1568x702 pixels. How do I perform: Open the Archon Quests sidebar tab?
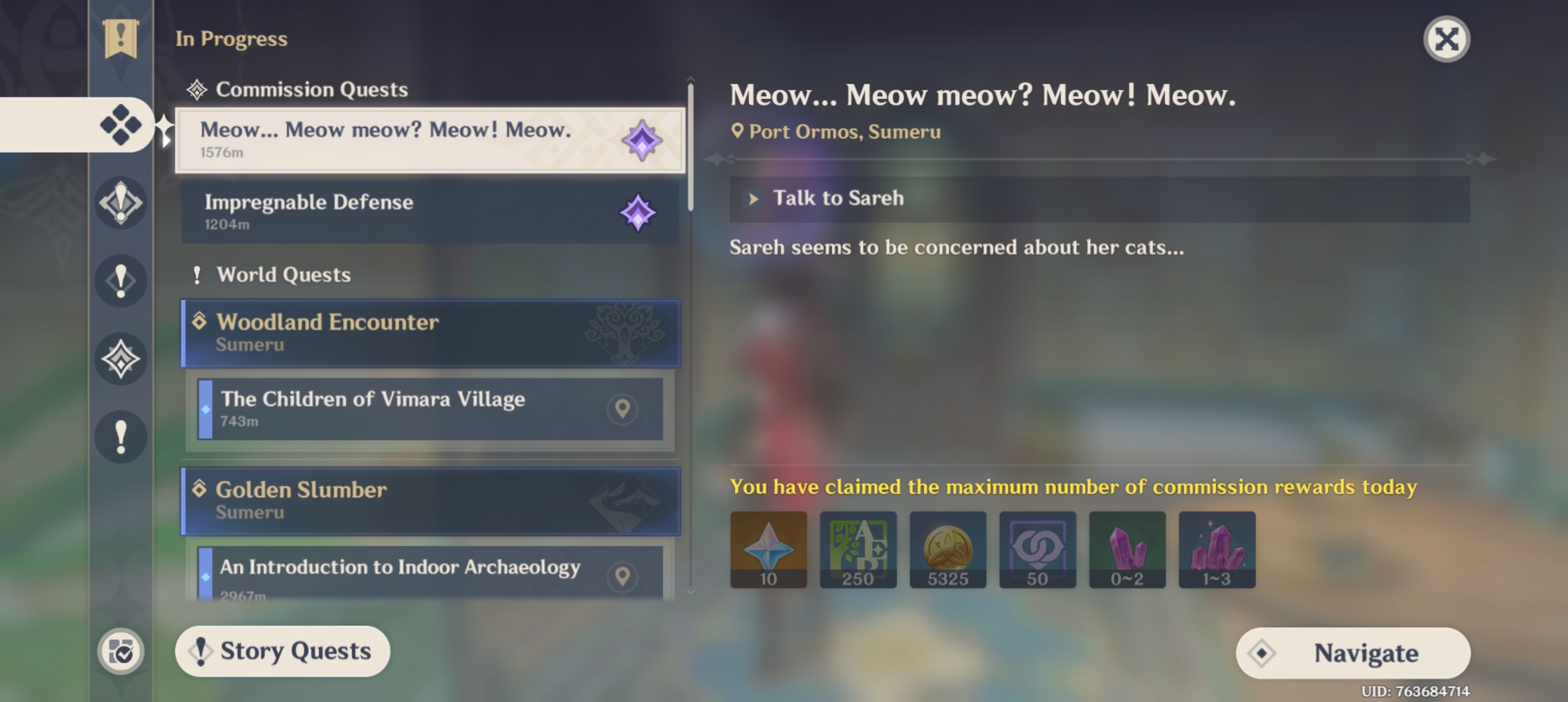coord(121,203)
